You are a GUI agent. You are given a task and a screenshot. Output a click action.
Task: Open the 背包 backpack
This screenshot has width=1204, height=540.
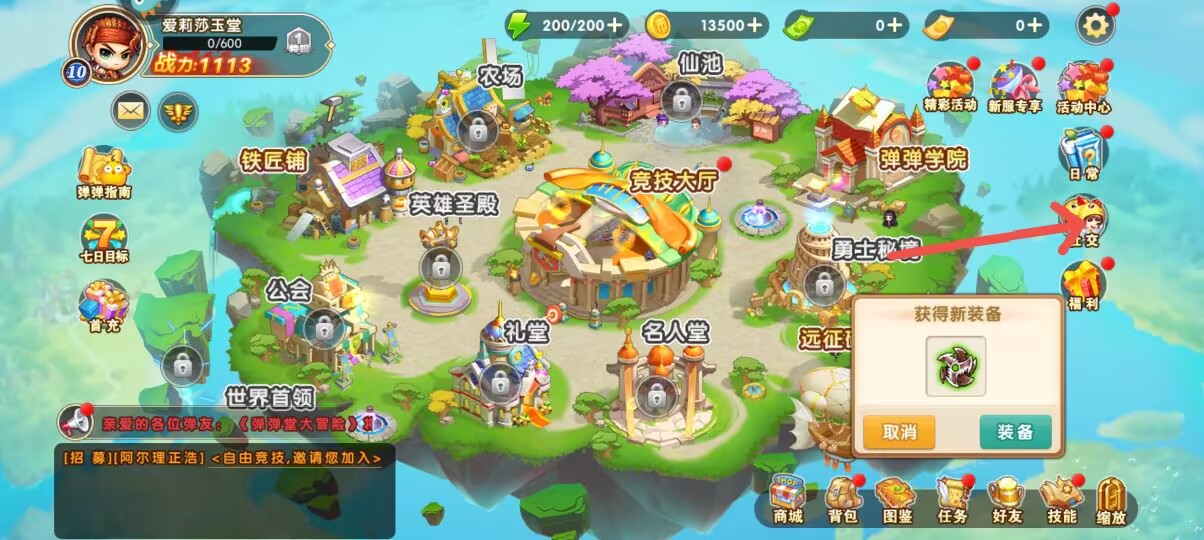point(842,499)
